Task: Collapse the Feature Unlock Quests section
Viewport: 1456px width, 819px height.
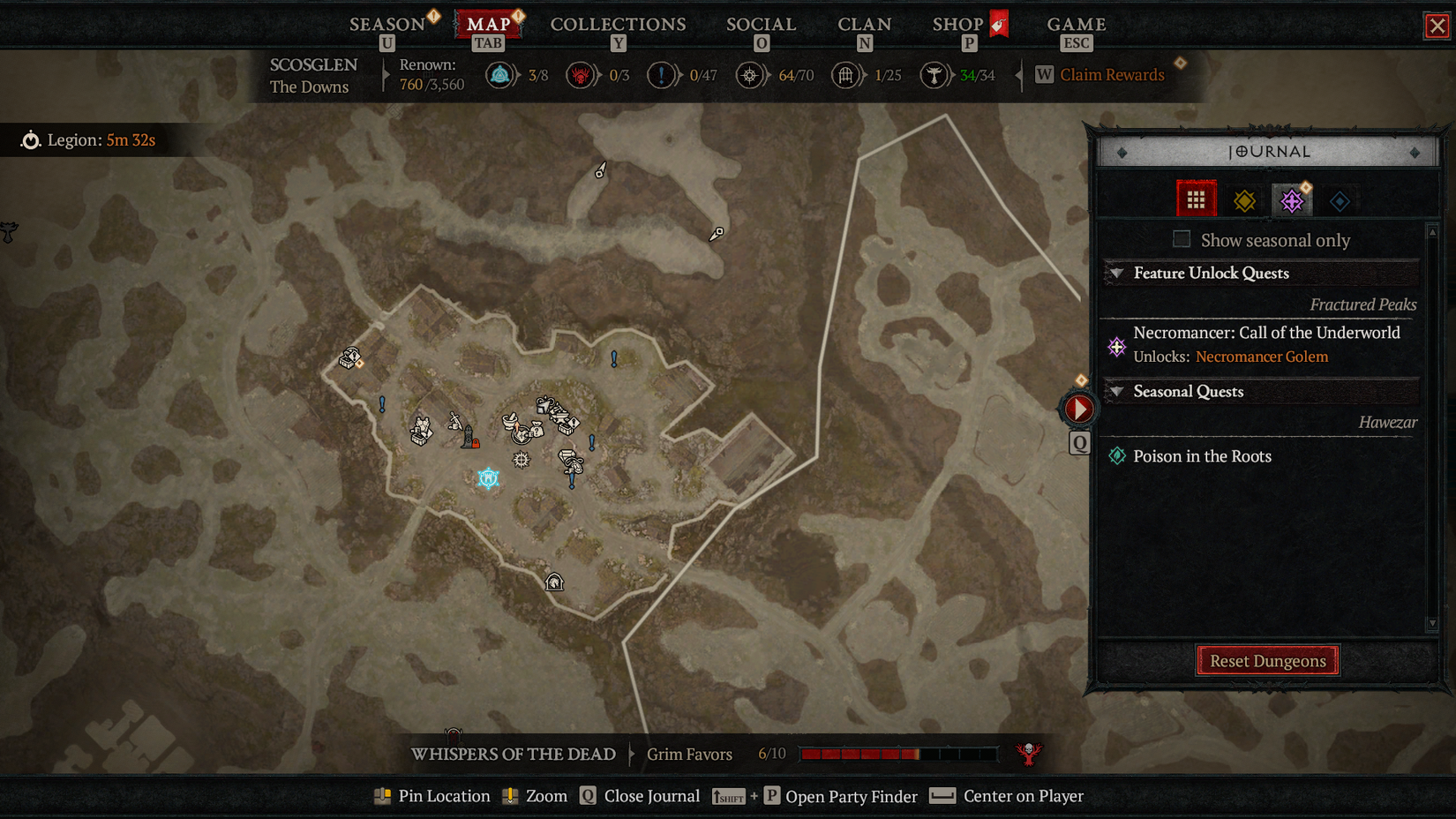Action: [x=1117, y=274]
